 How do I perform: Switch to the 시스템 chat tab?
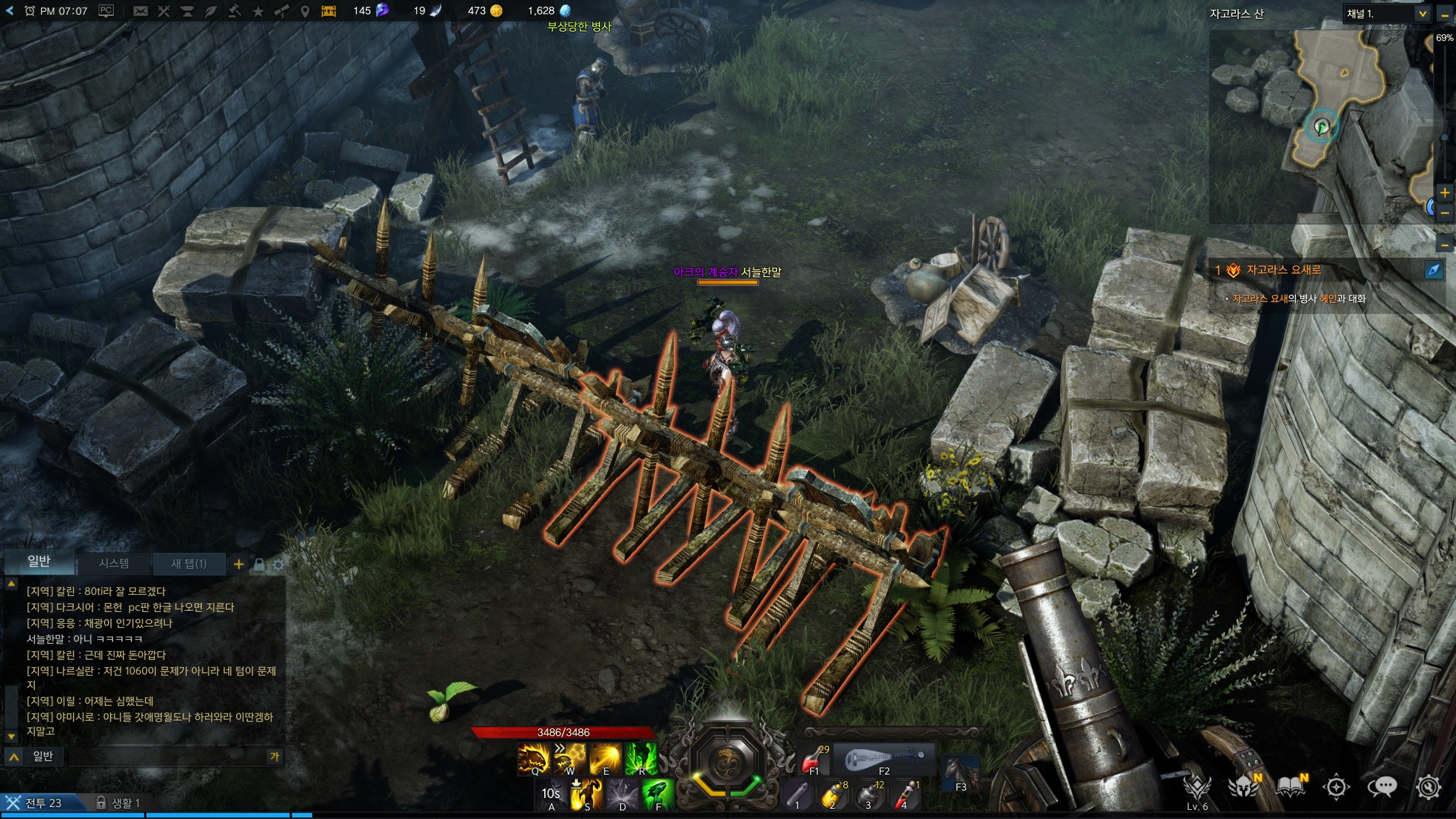(114, 563)
